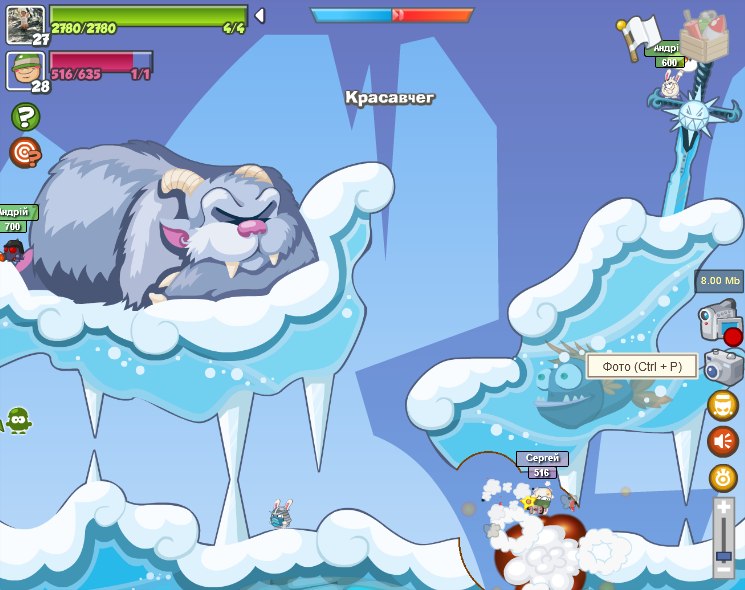Select the level 27 player avatar
The height and width of the screenshot is (590, 745).
[24, 22]
